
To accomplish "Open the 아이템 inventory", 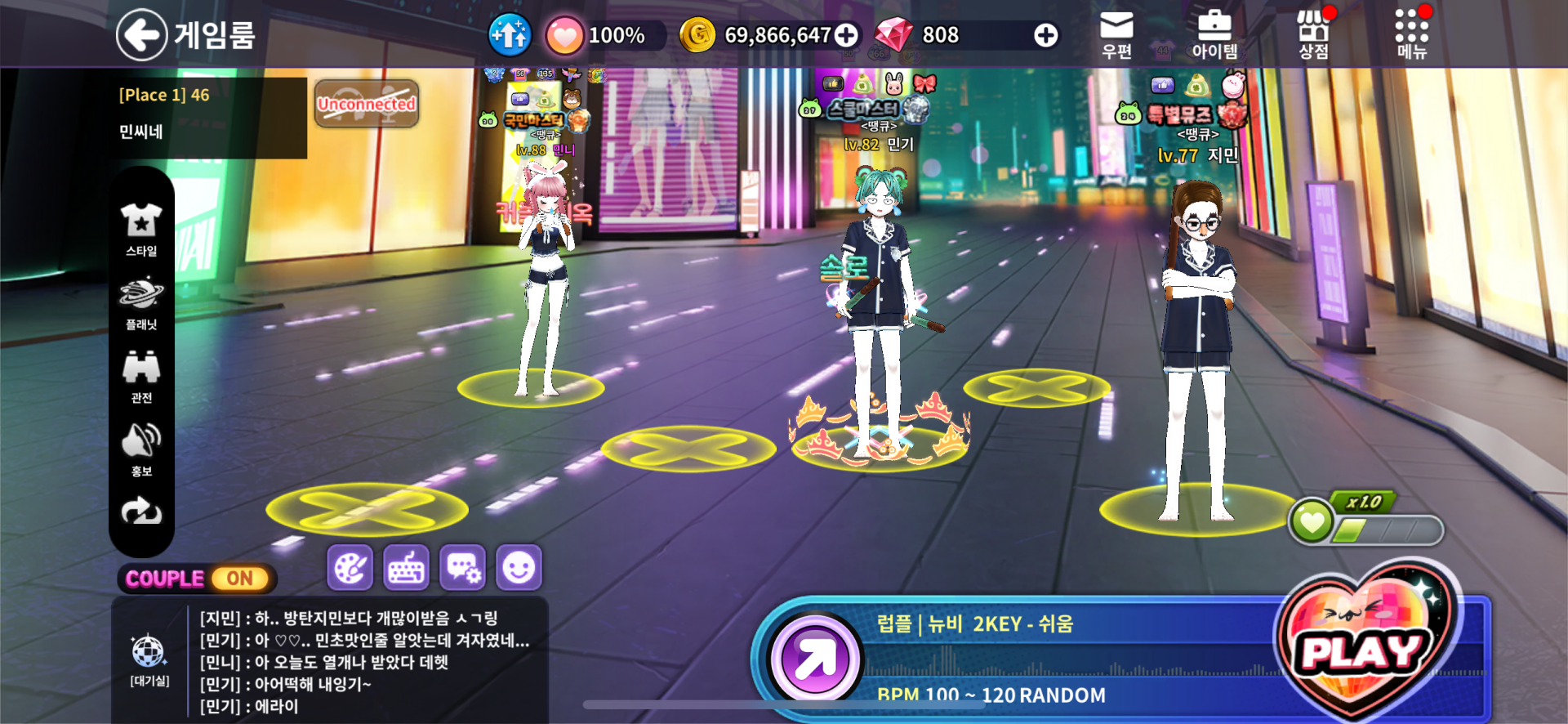I will pyautogui.click(x=1214, y=35).
